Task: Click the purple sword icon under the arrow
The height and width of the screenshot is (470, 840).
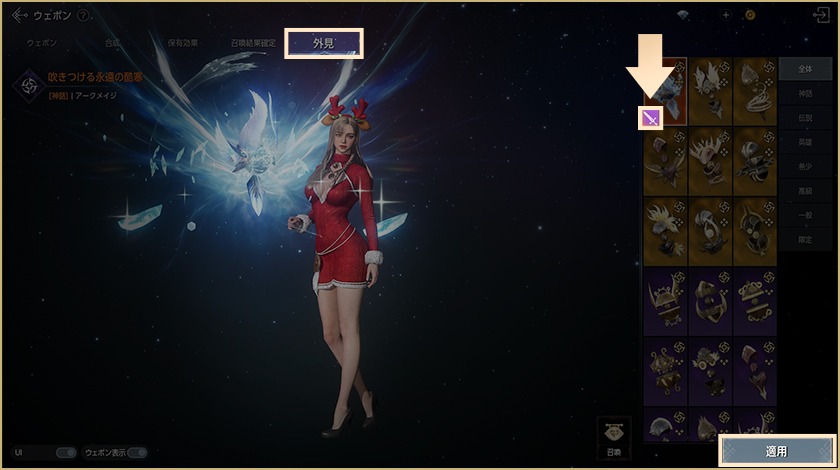Action: (651, 118)
